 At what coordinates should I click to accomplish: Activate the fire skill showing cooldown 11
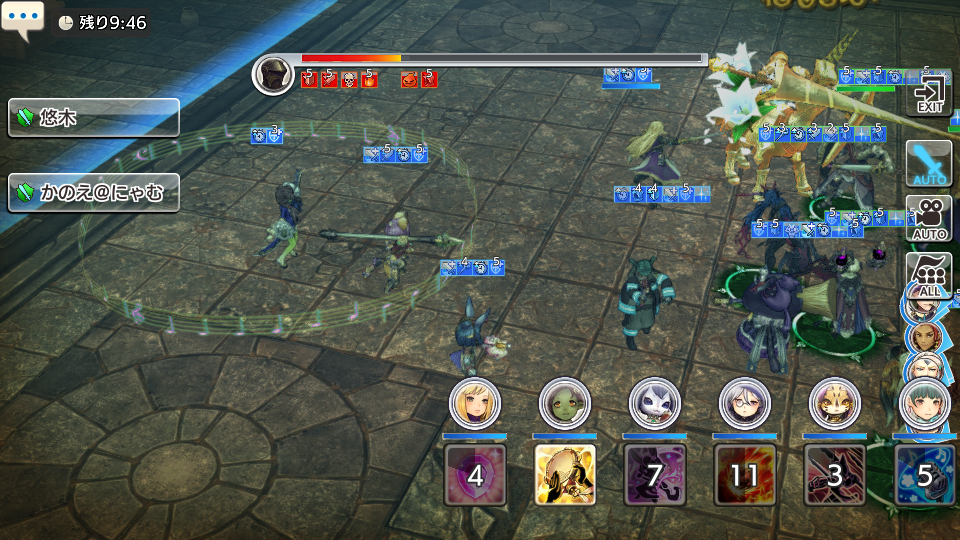click(744, 475)
